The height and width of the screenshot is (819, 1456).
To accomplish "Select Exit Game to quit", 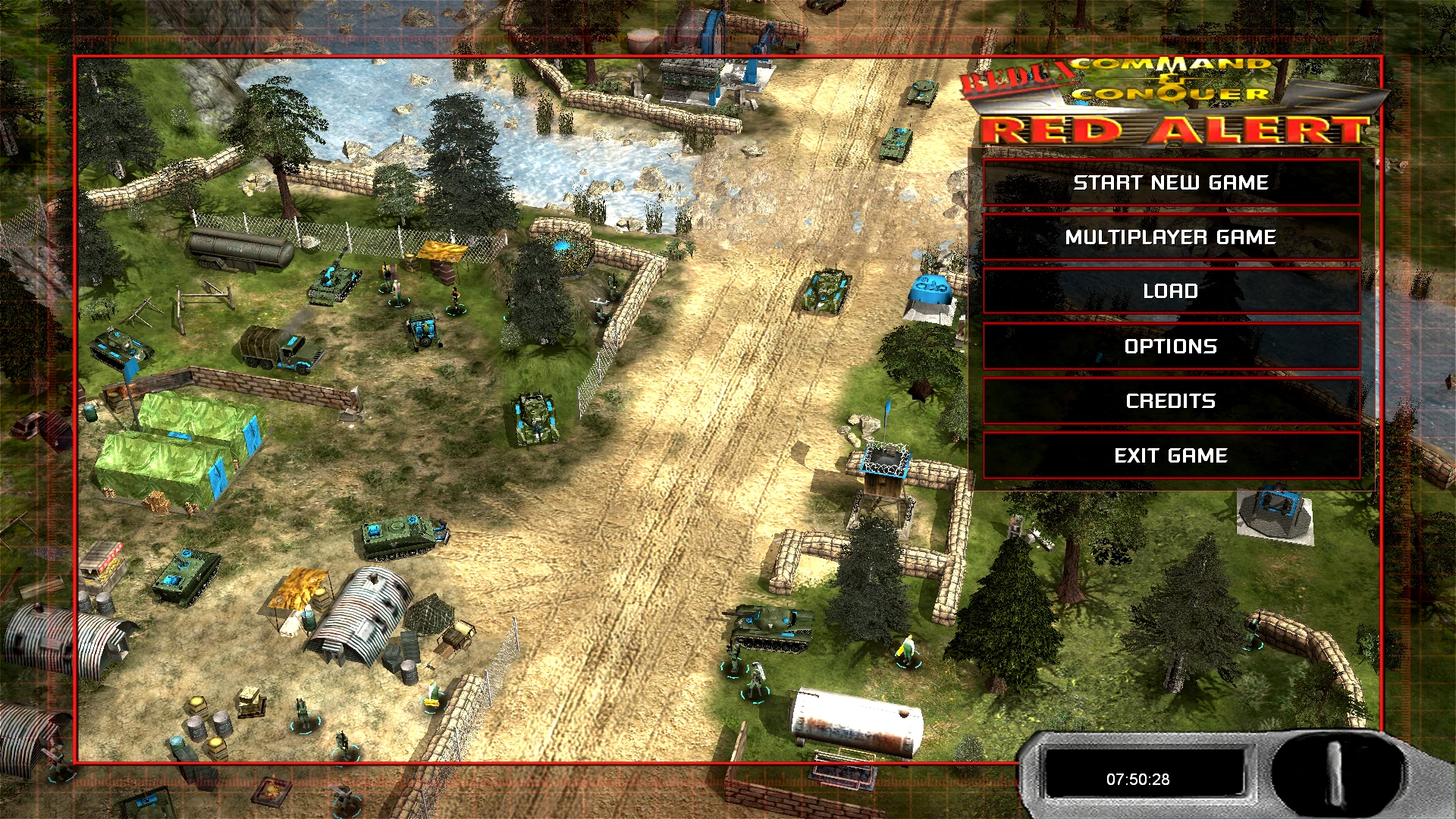I will click(x=1170, y=455).
